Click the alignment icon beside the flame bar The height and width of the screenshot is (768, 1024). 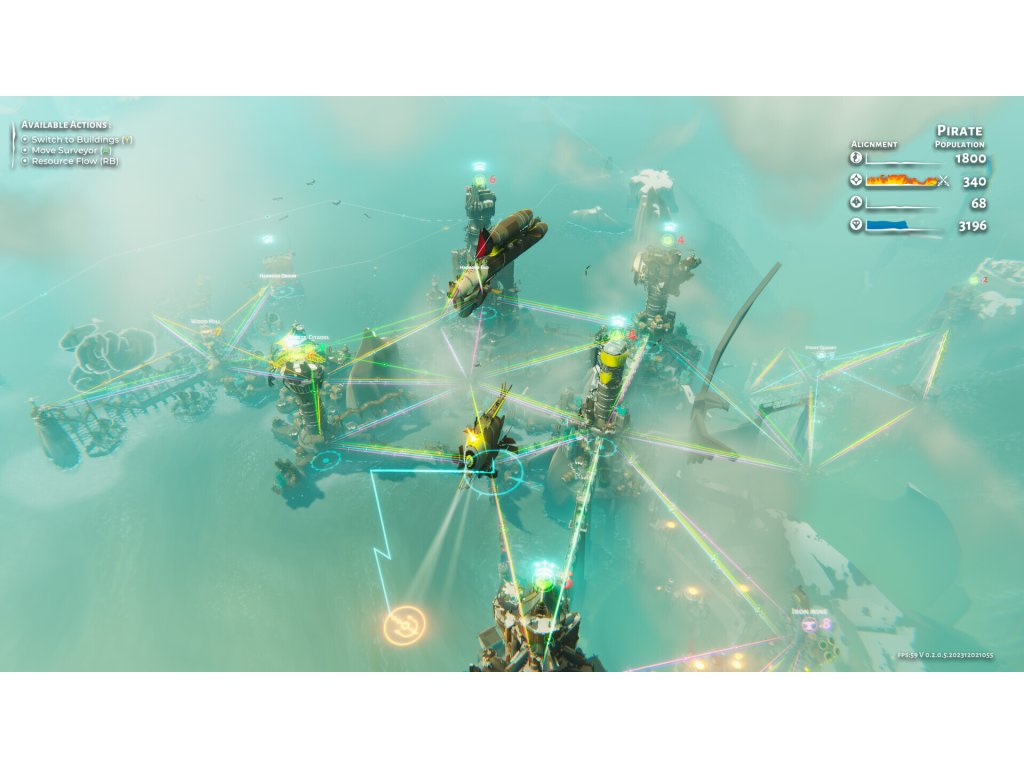point(855,181)
